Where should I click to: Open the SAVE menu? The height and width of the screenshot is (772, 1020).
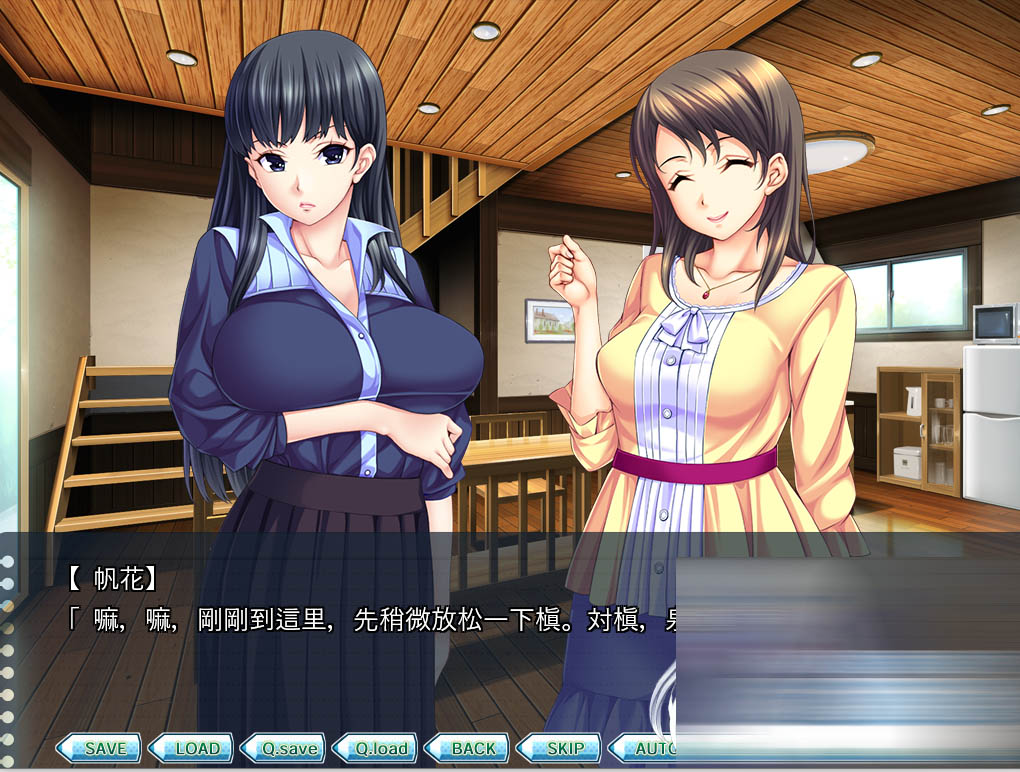click(98, 748)
